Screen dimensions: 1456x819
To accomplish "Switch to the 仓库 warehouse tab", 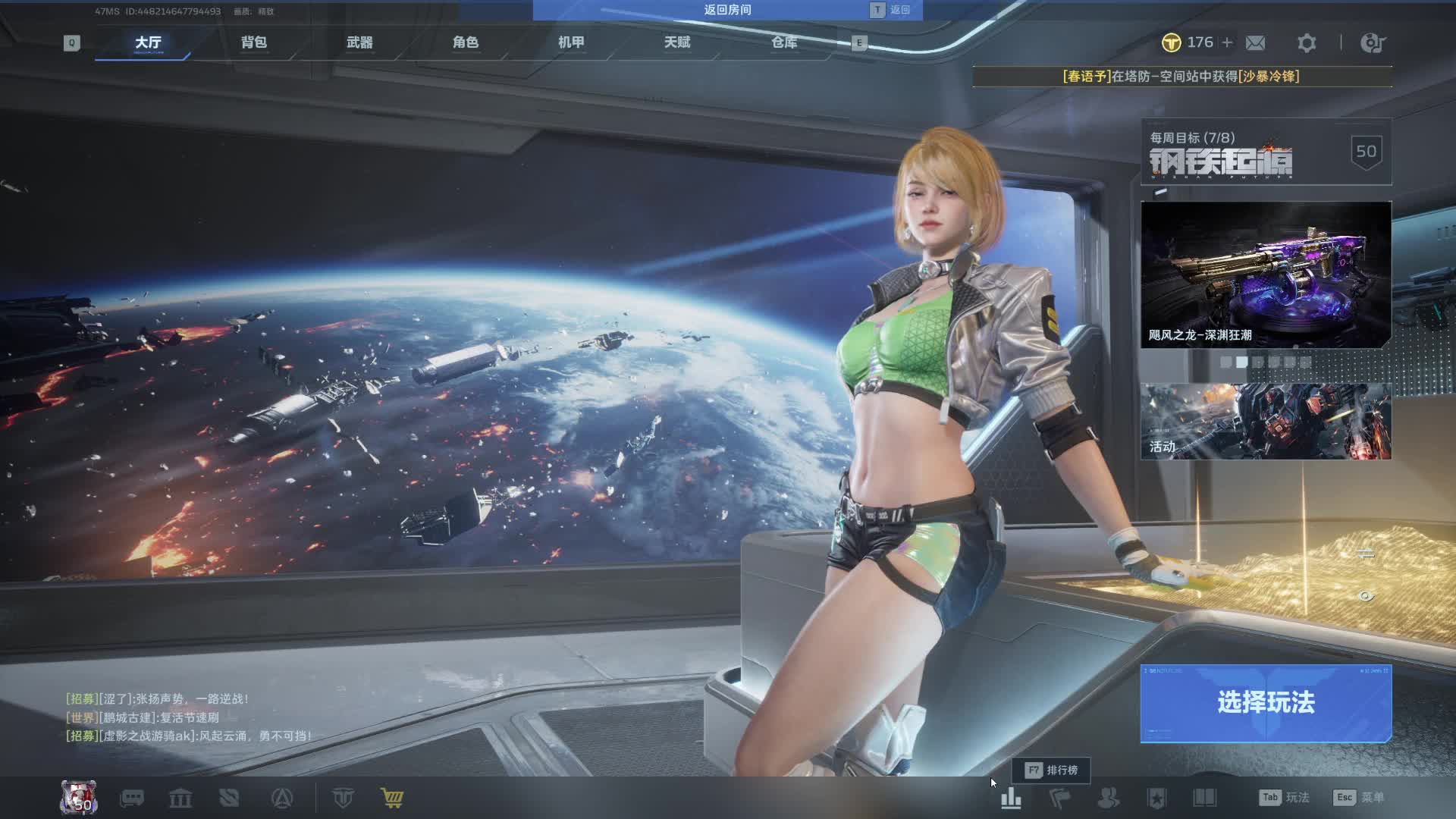I will 784,42.
